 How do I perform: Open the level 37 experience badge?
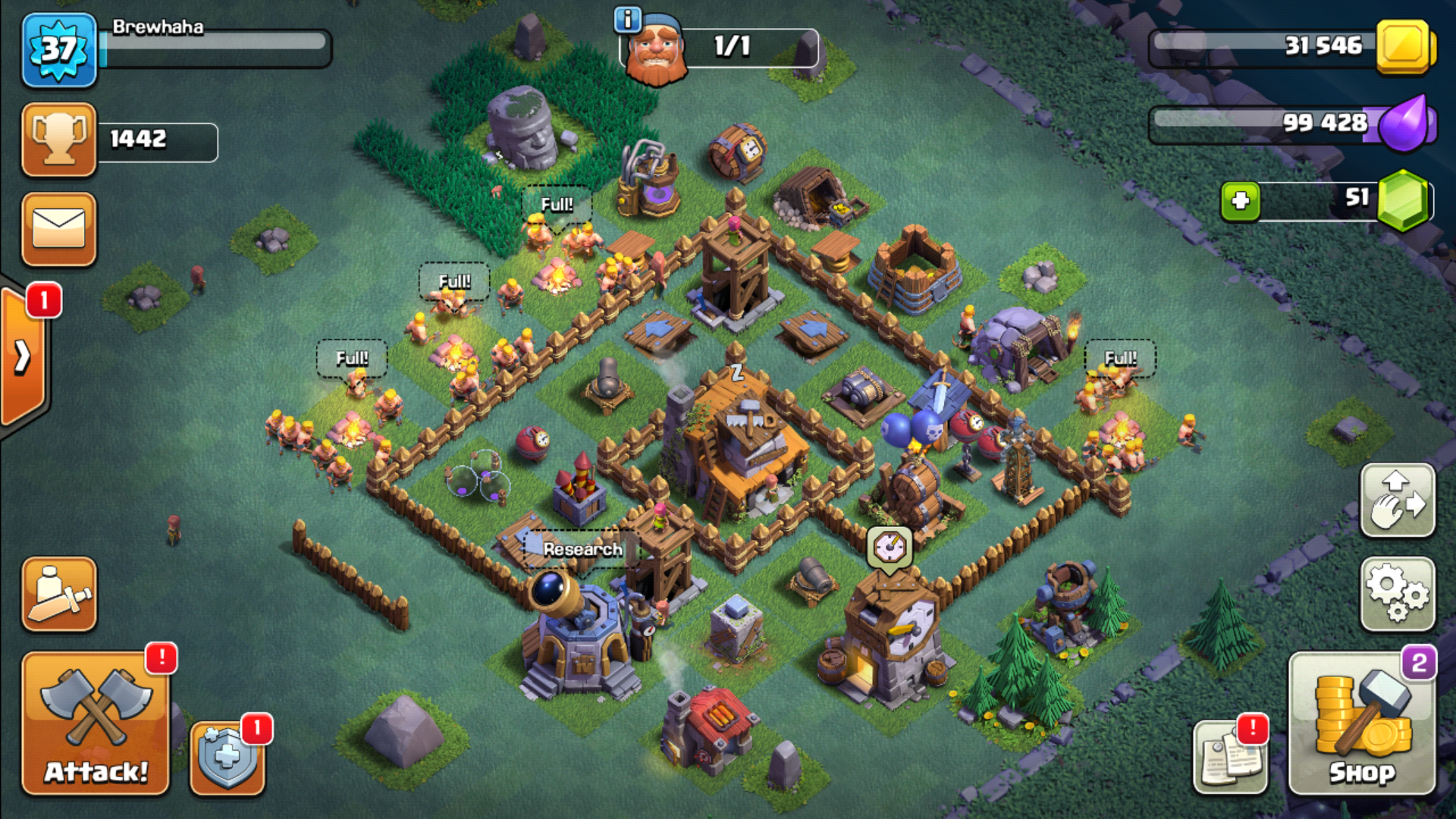tap(59, 50)
